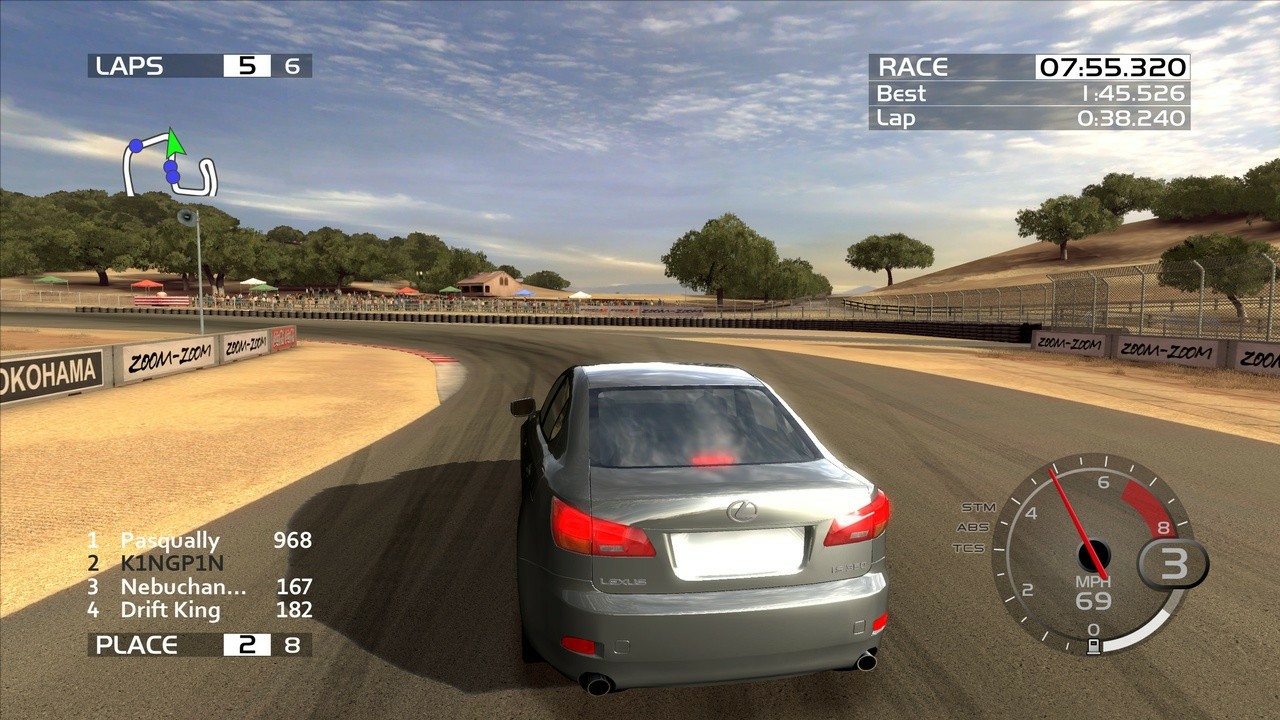Click a blue opponent dot on the minimap

tap(137, 144)
